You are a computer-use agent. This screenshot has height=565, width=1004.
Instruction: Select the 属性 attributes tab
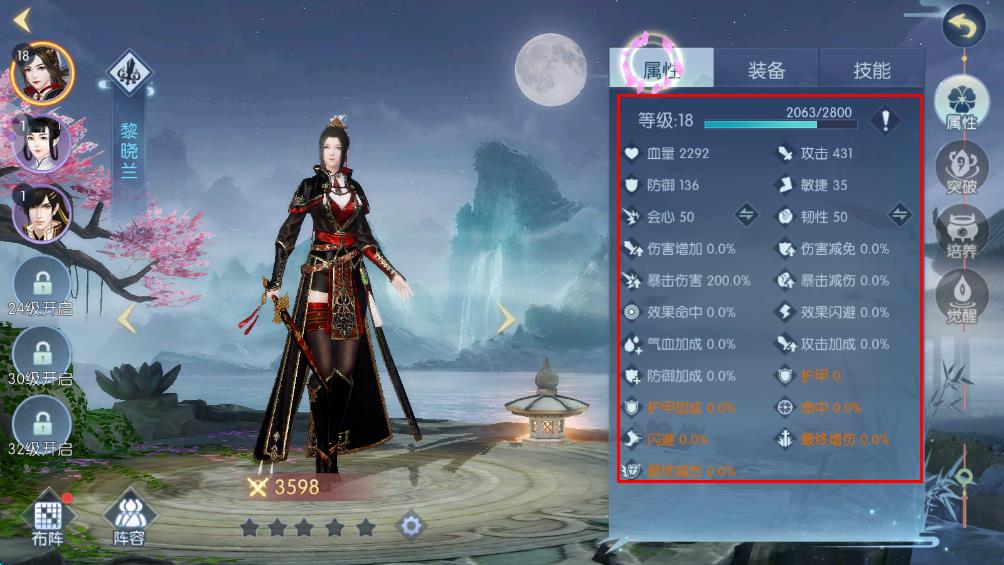(x=662, y=70)
